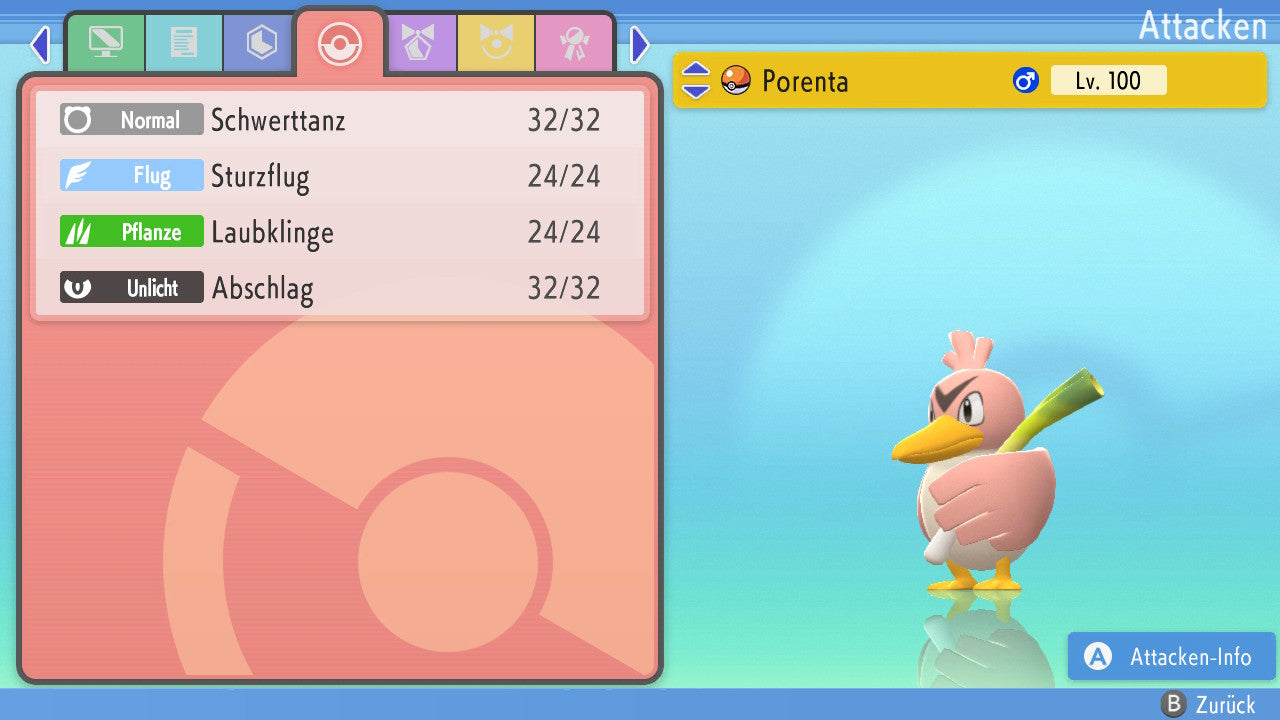Pick the Abschlag dark move
Screen dimensions: 1280x720
340,288
